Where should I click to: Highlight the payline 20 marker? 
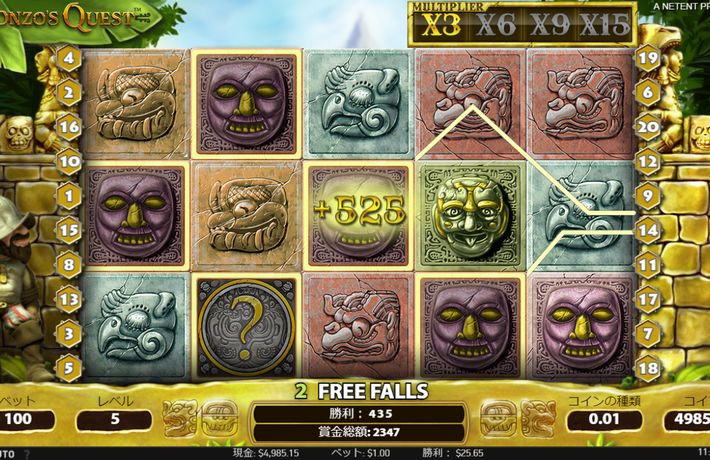pyautogui.click(x=647, y=127)
